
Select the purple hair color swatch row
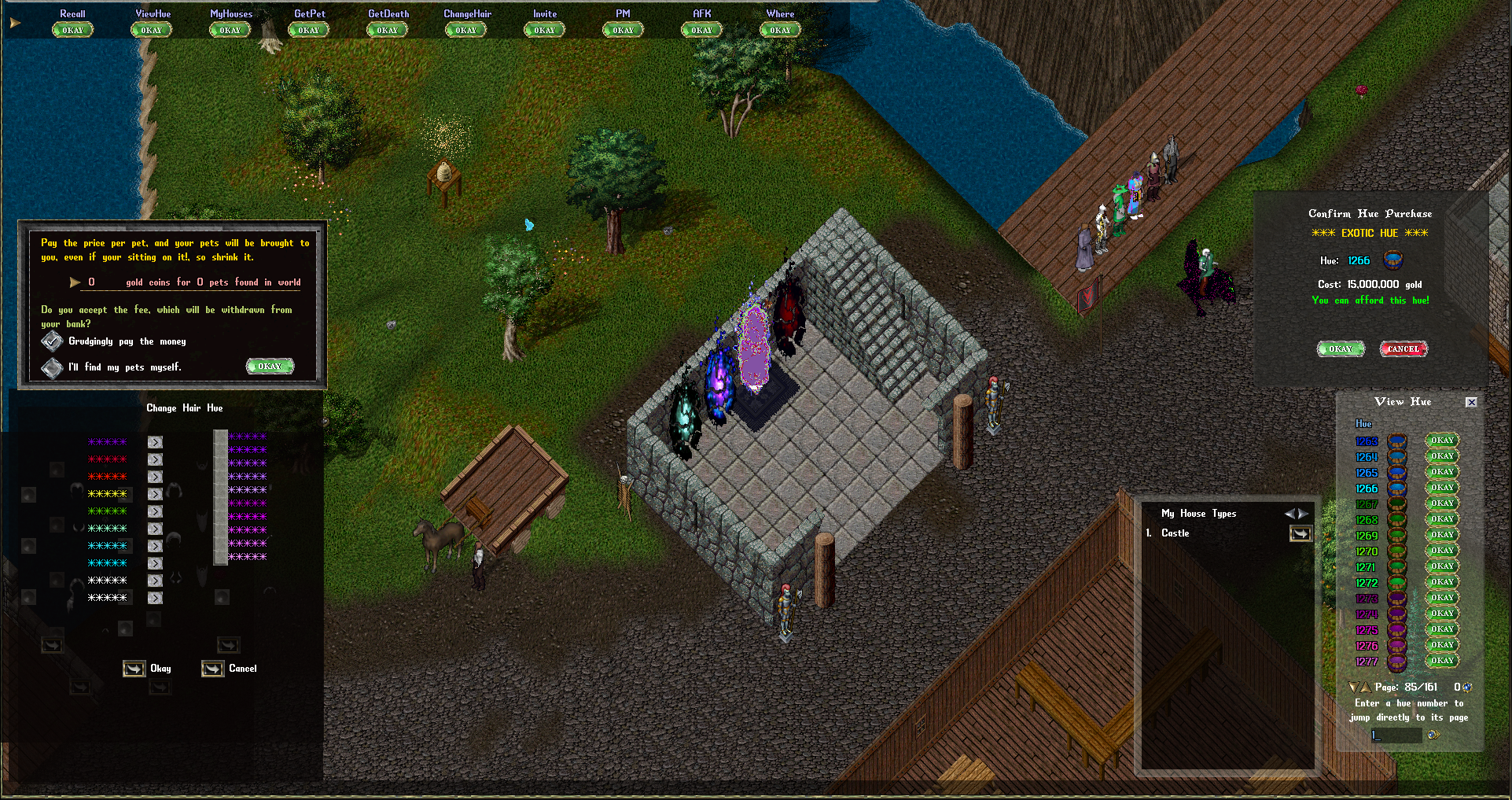108,442
